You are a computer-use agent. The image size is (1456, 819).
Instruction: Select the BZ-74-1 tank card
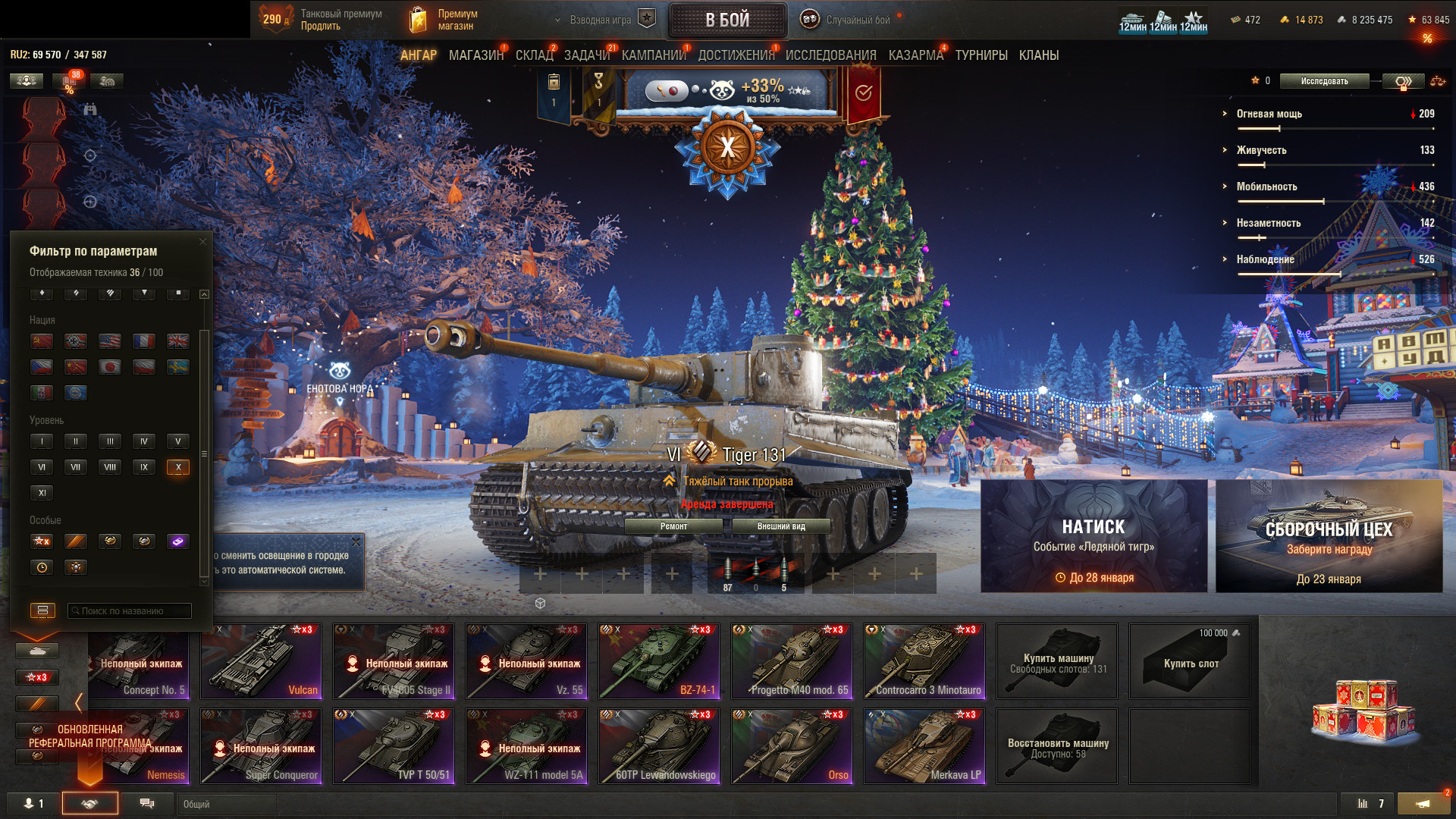click(659, 661)
